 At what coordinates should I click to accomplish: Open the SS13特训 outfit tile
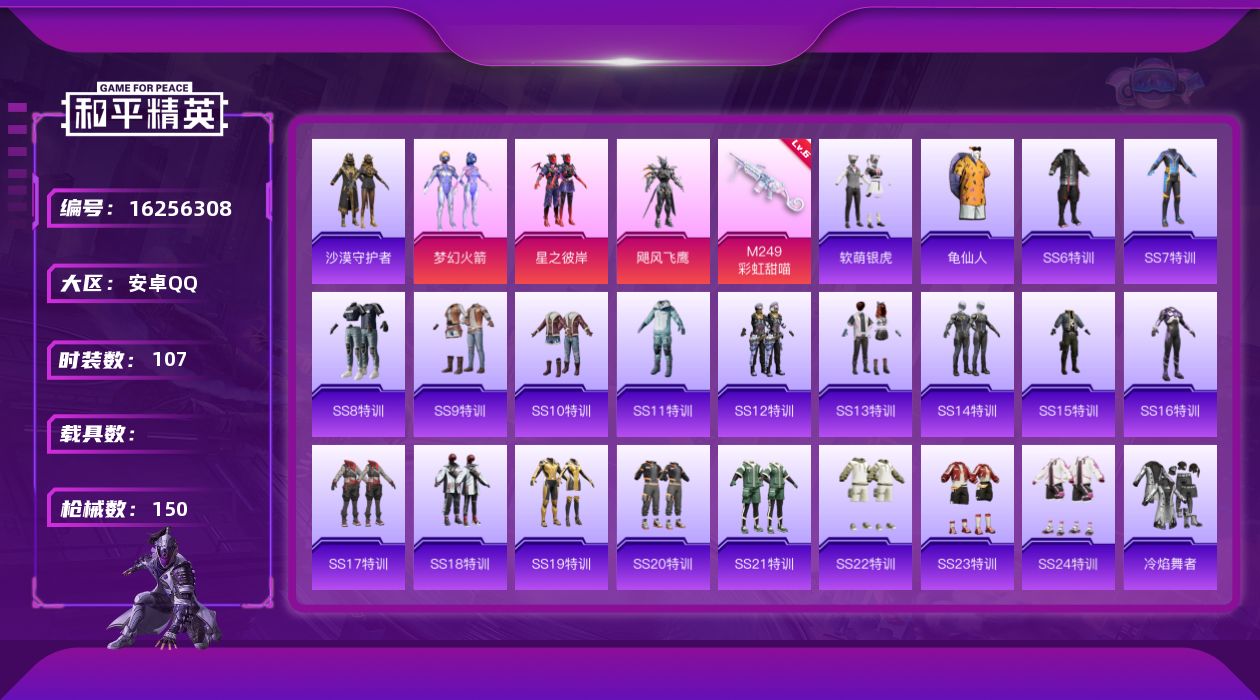[x=866, y=364]
